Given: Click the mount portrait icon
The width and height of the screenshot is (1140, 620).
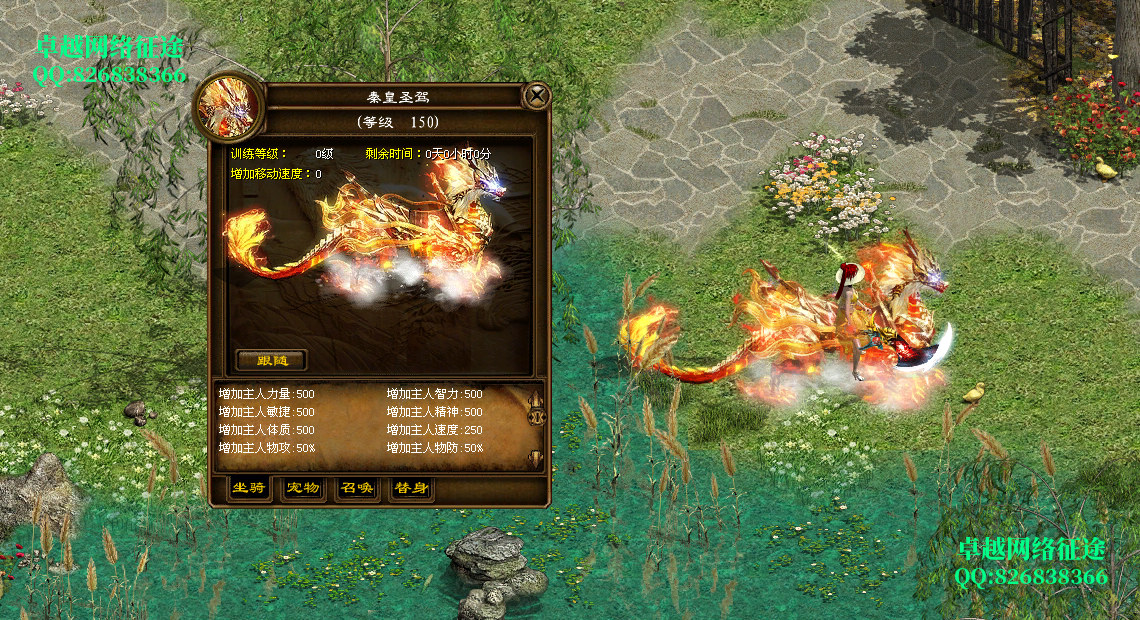Looking at the screenshot, I should pos(229,107).
